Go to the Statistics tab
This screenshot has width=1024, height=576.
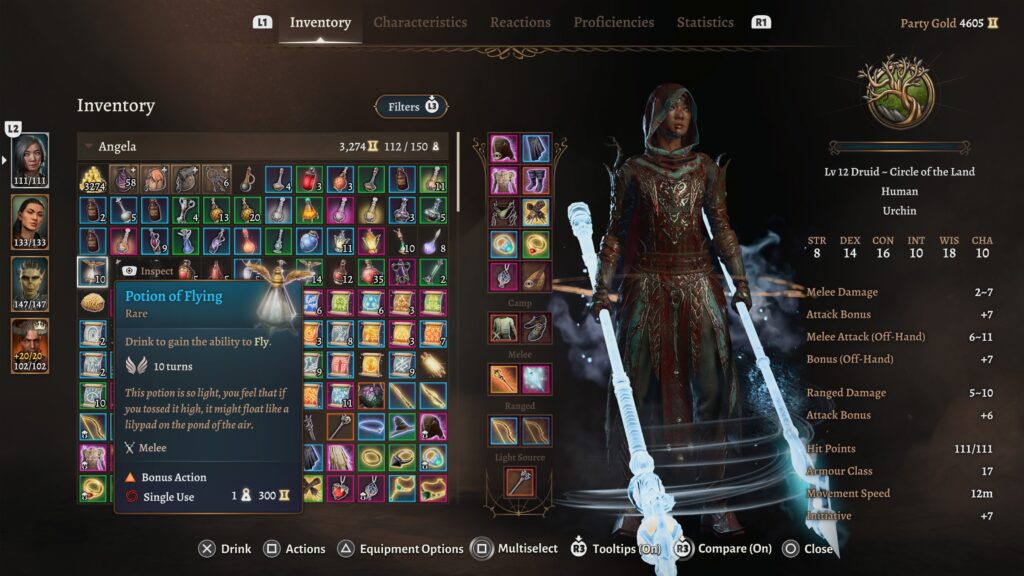click(705, 22)
